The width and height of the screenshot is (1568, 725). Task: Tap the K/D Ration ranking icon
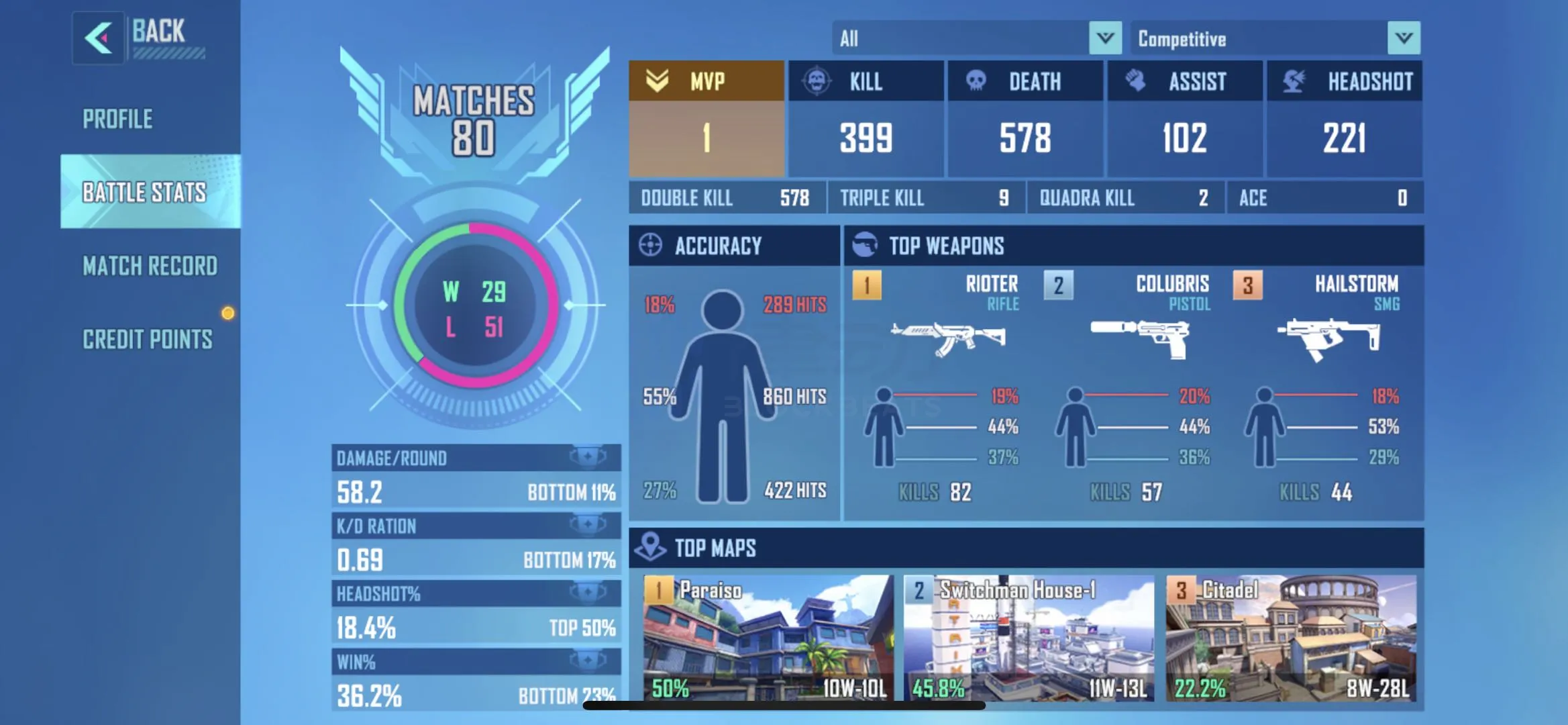[588, 525]
